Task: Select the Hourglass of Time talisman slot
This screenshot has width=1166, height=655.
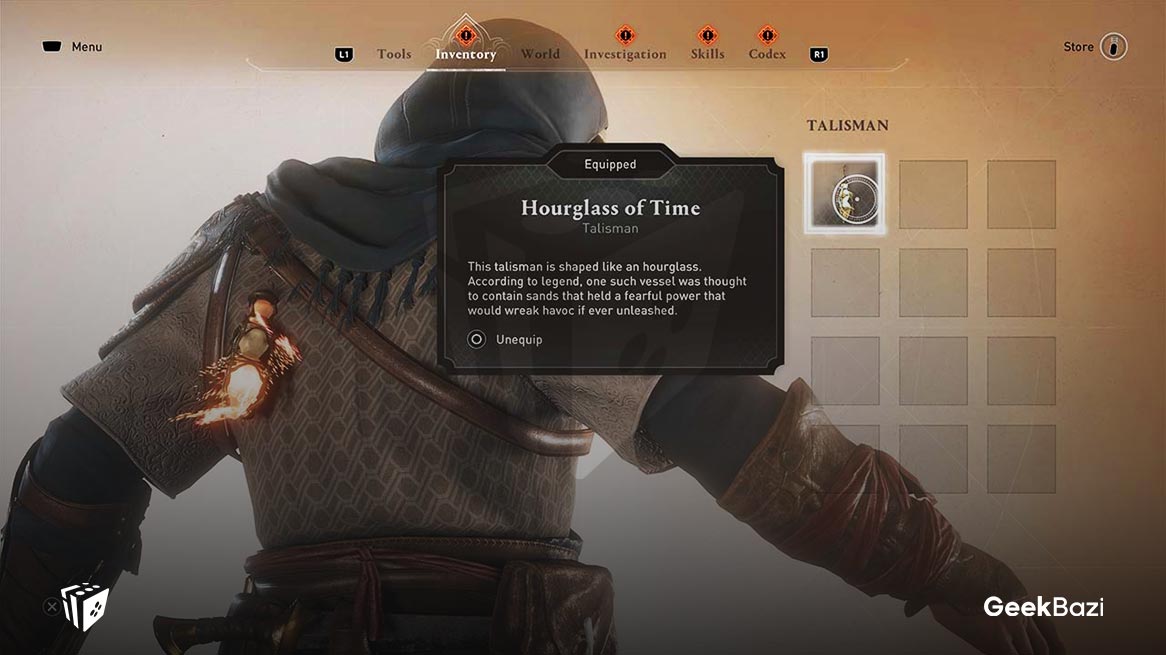Action: [x=845, y=194]
